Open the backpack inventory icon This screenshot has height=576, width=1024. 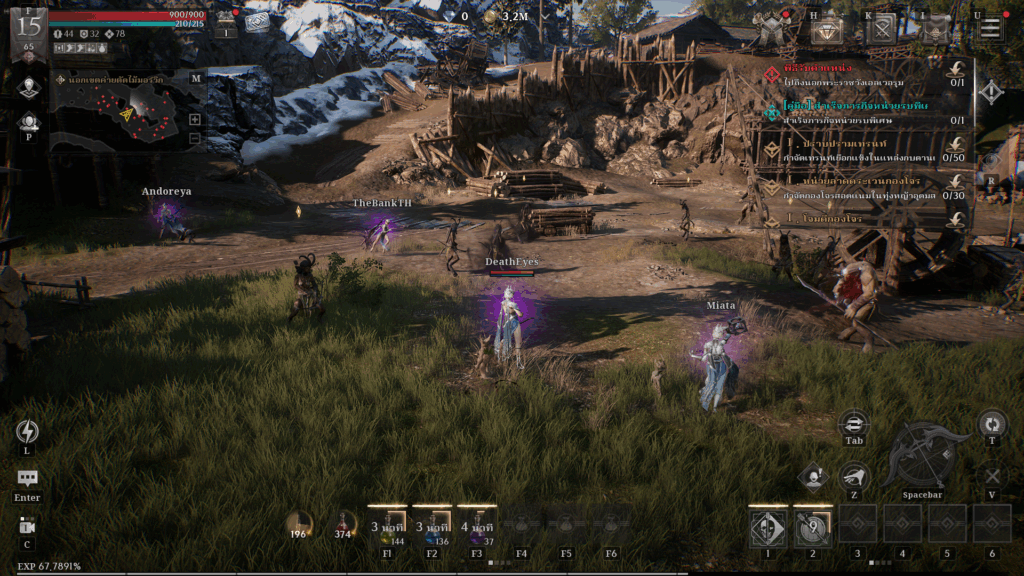click(933, 30)
